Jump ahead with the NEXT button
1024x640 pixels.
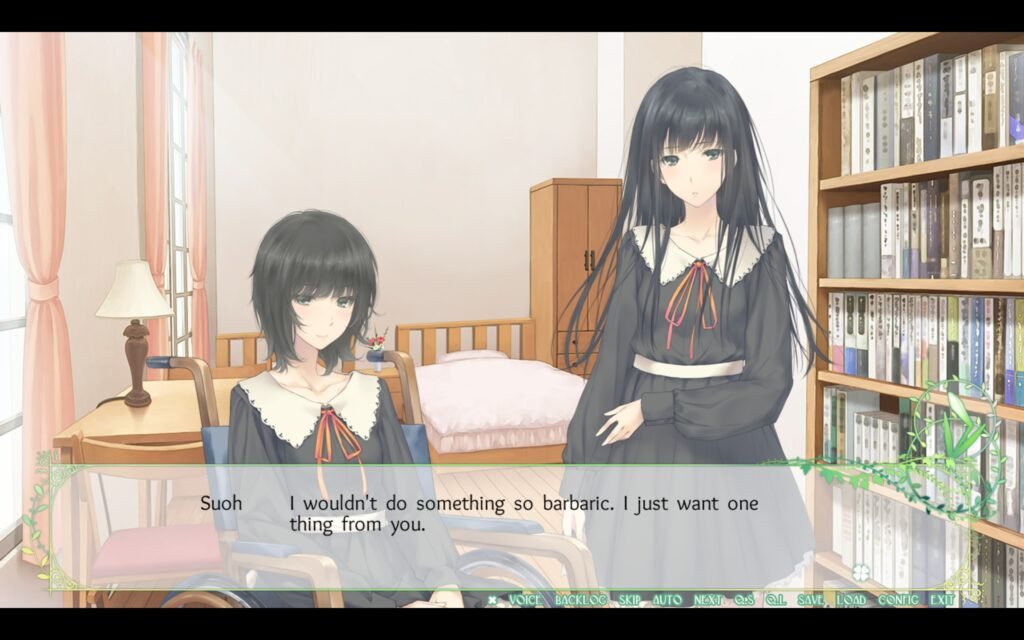[708, 600]
